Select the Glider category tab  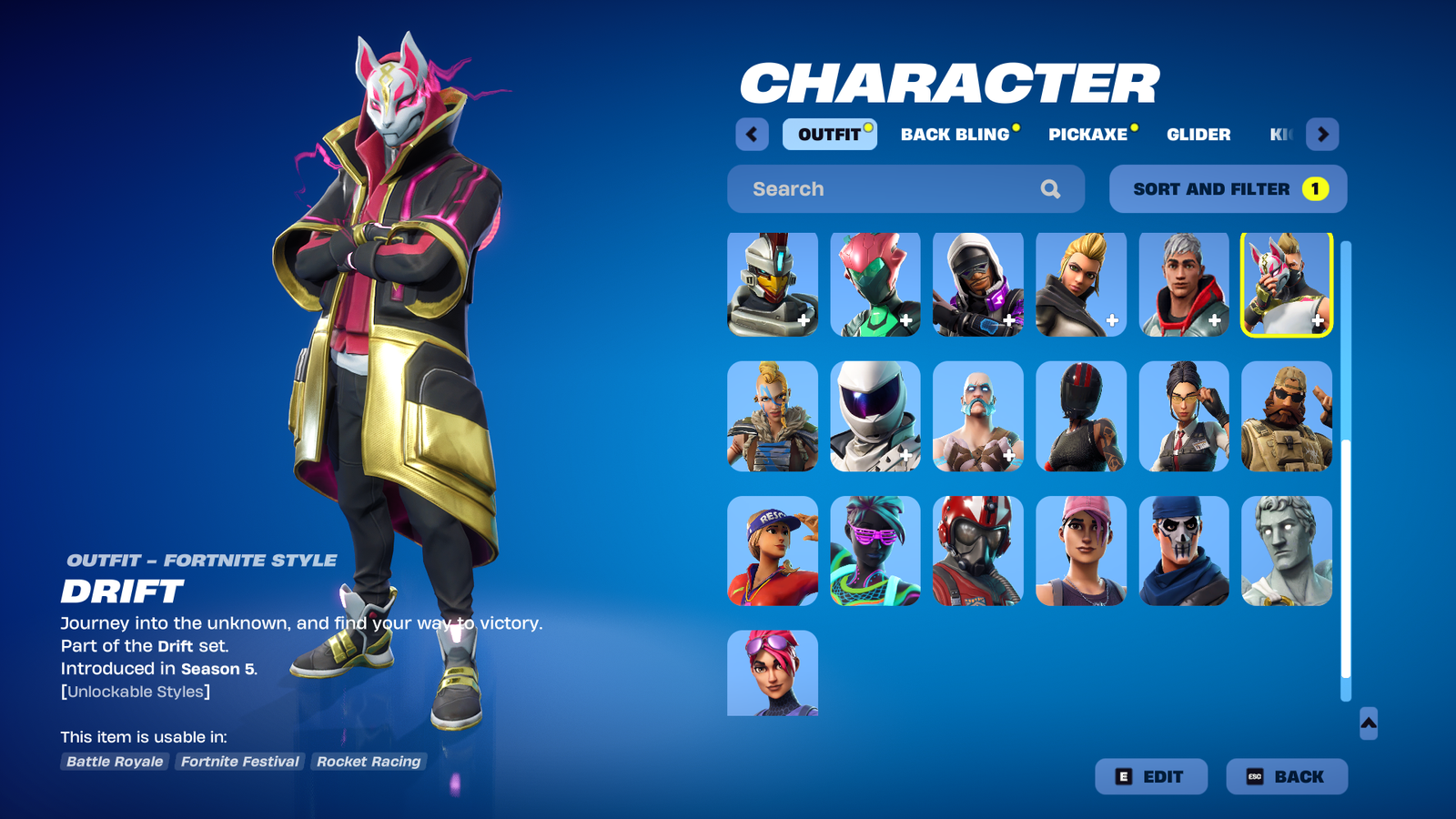pyautogui.click(x=1198, y=135)
